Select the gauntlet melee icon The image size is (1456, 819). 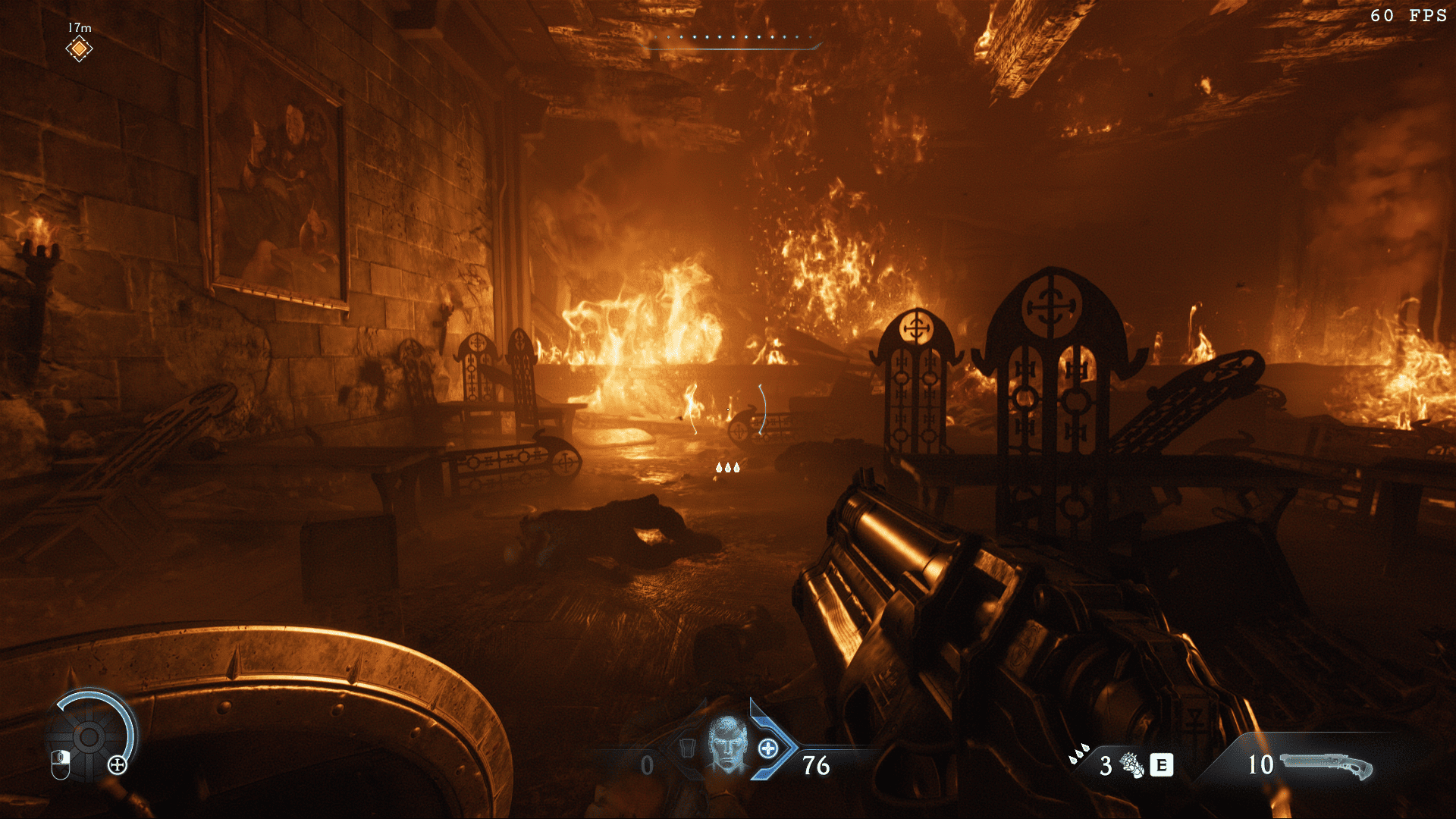(1131, 765)
